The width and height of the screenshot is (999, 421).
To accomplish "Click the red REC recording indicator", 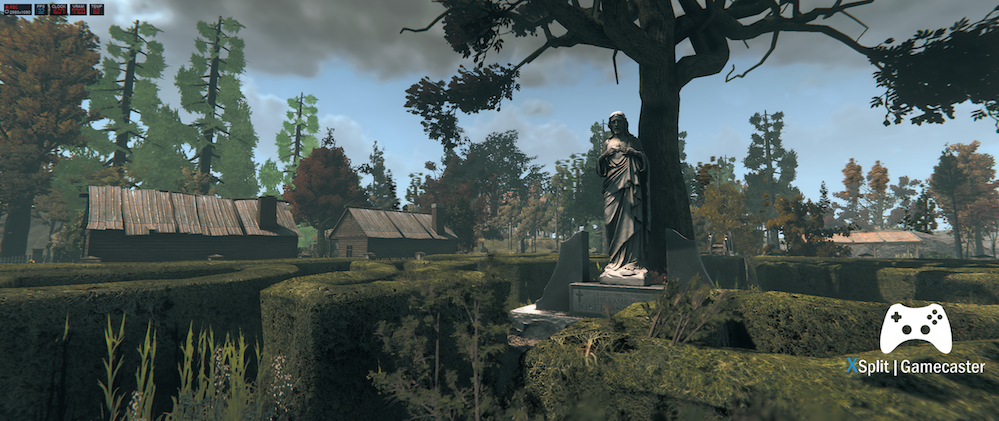I will click(12, 7).
